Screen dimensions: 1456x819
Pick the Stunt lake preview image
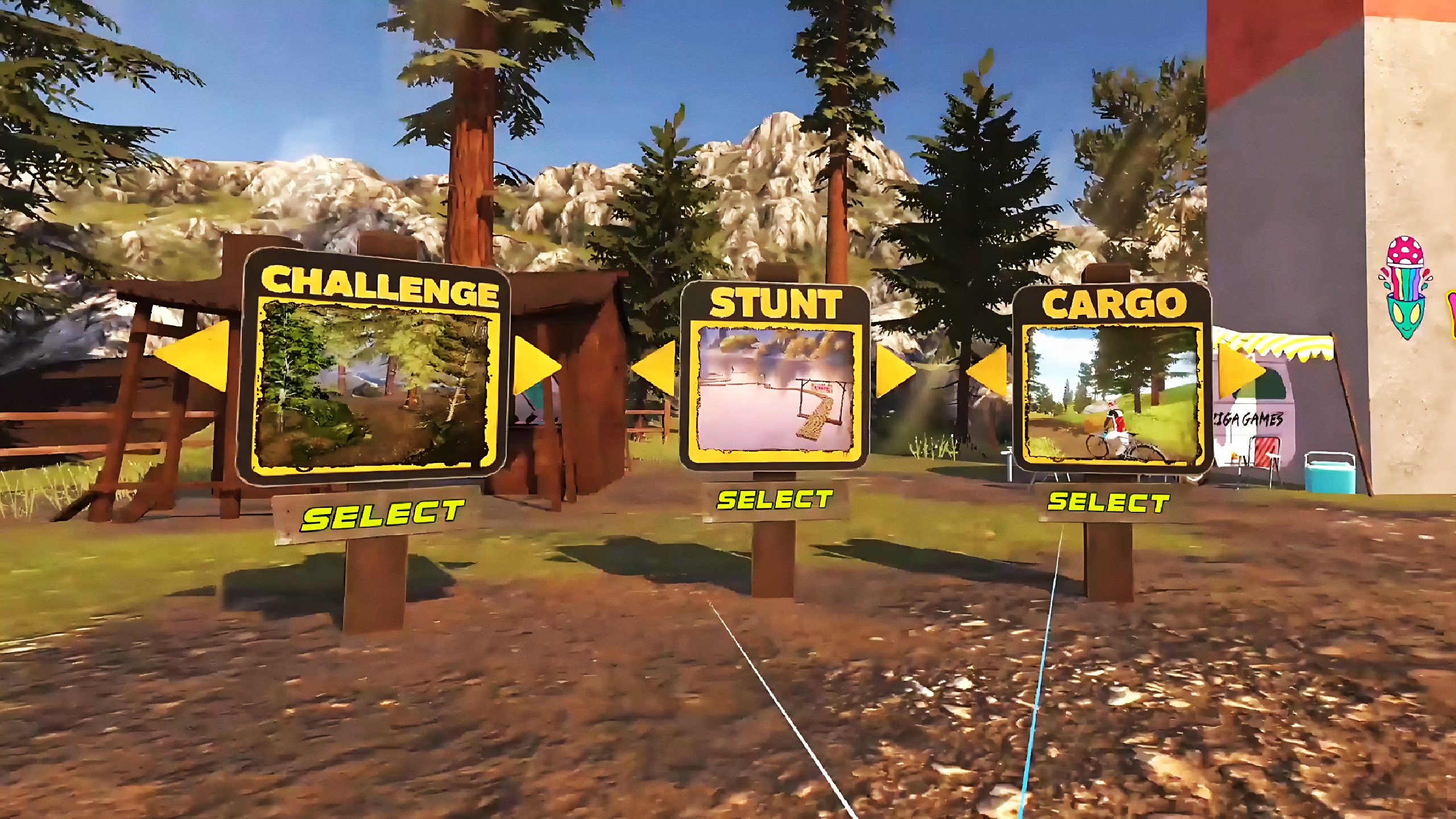point(775,392)
